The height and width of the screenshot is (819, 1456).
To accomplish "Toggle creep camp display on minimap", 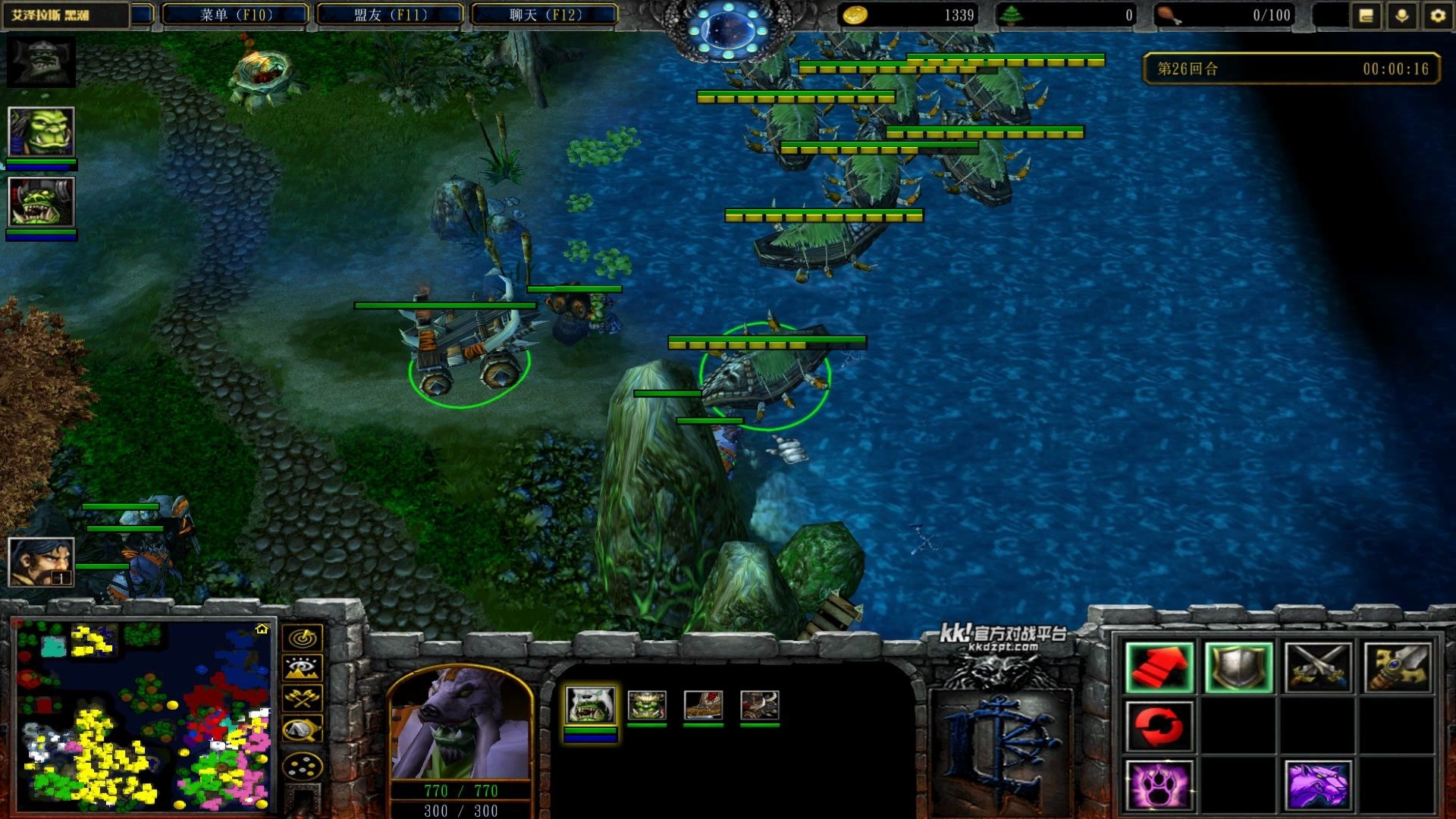I will pos(303,730).
